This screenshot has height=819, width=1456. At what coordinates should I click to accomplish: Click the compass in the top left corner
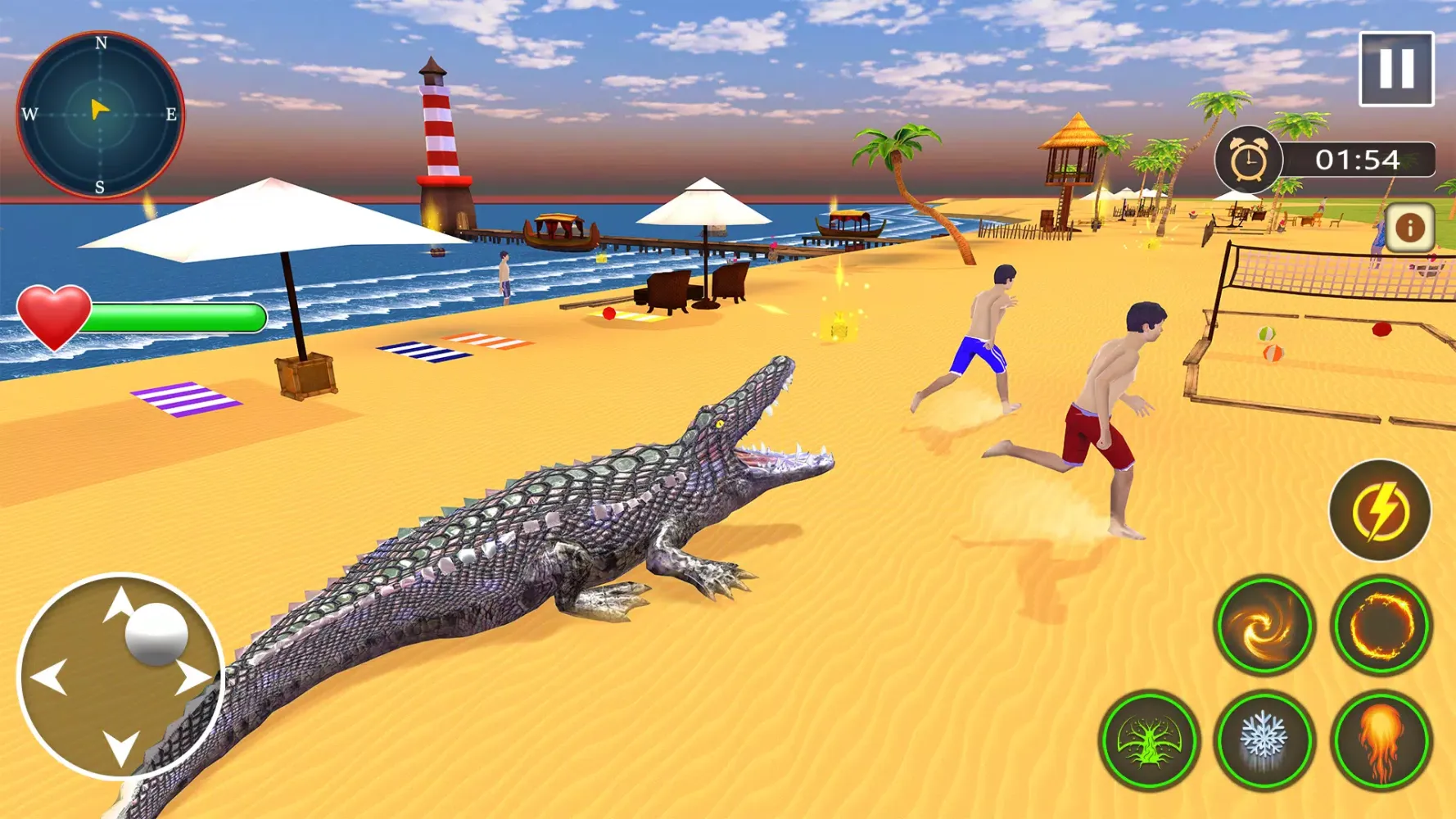(x=100, y=112)
